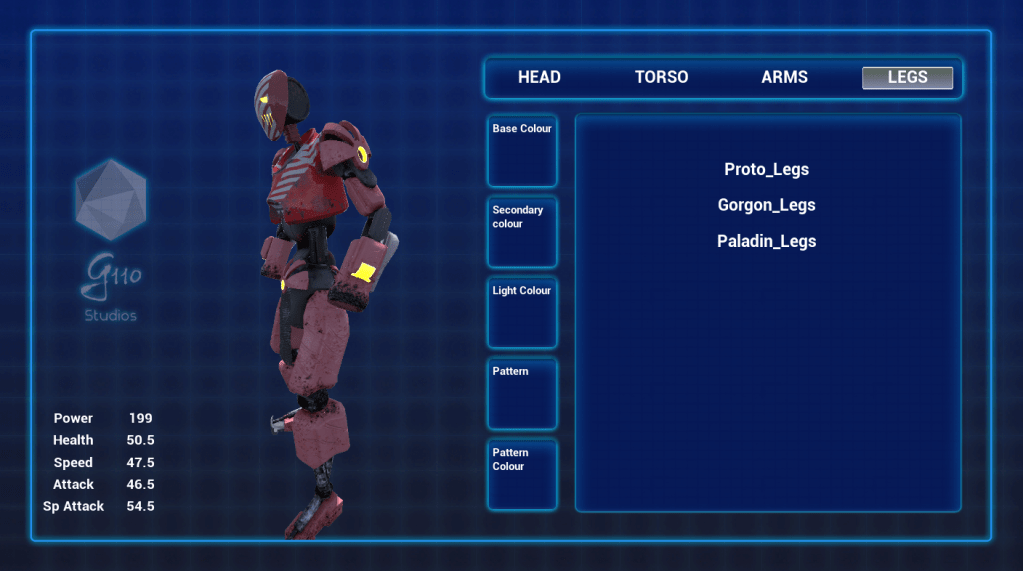Click the highlighted LEGS tab

tap(907, 77)
